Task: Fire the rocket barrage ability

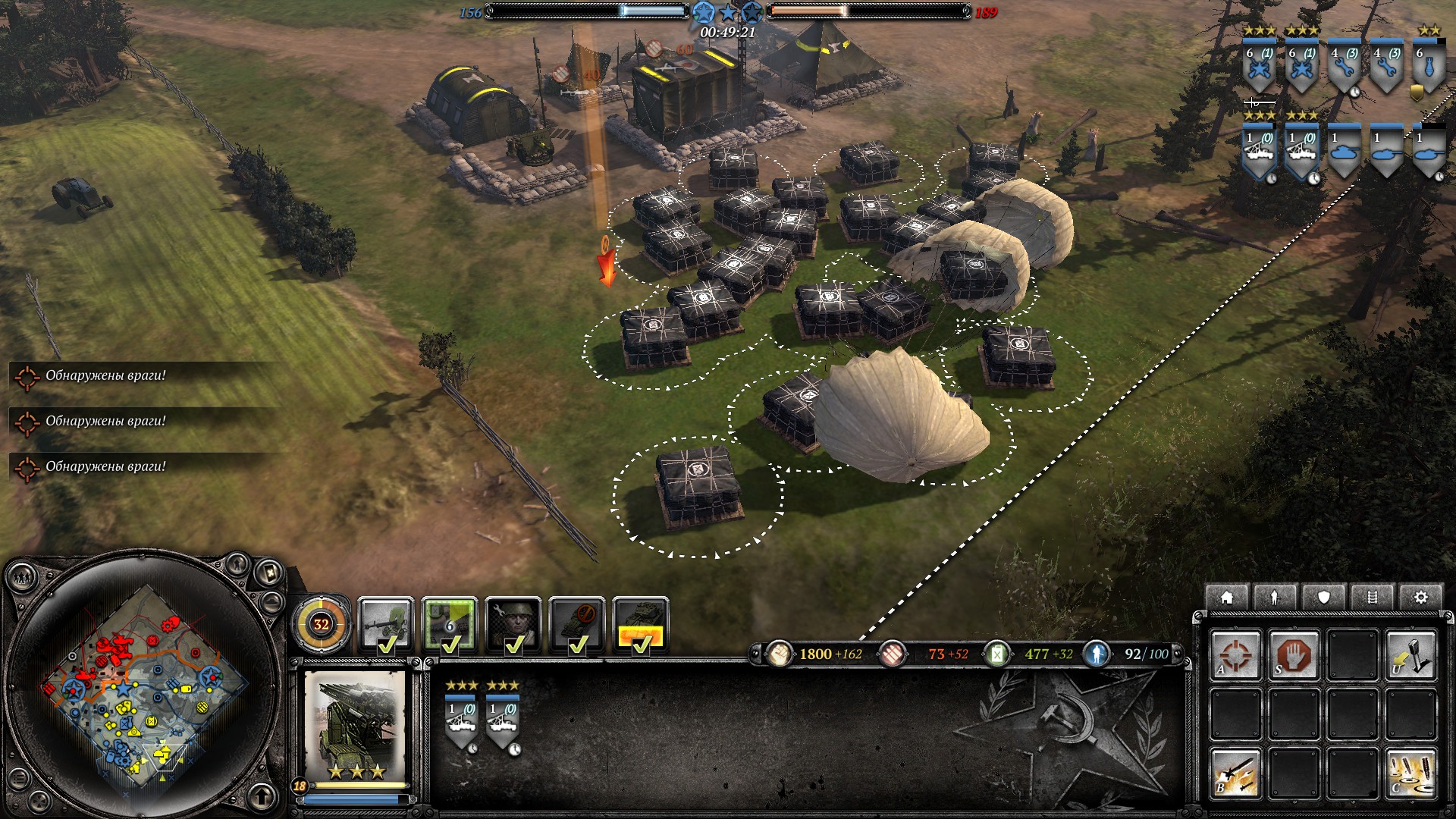Action: pyautogui.click(x=1235, y=773)
